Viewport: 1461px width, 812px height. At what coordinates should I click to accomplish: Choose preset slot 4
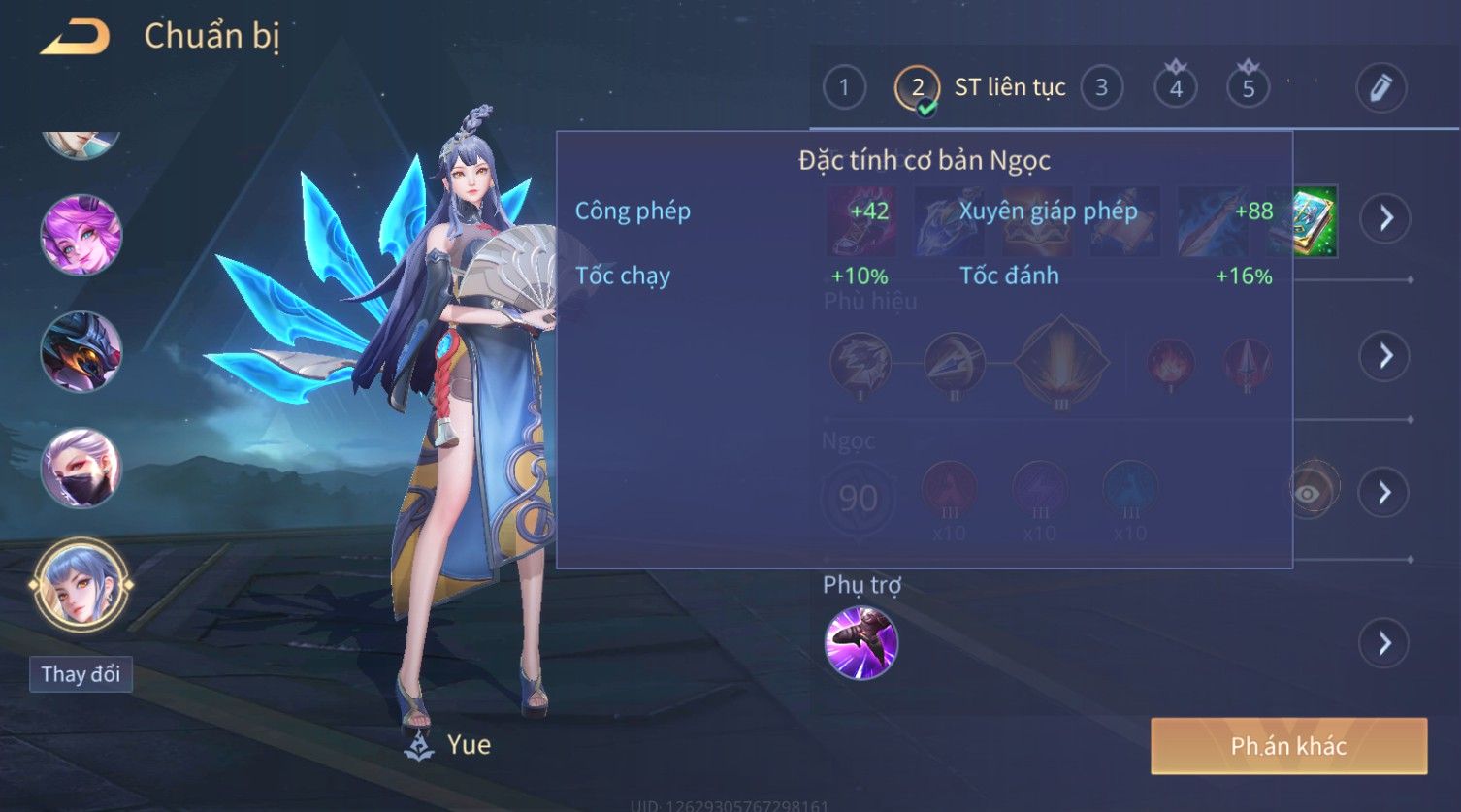[x=1175, y=88]
